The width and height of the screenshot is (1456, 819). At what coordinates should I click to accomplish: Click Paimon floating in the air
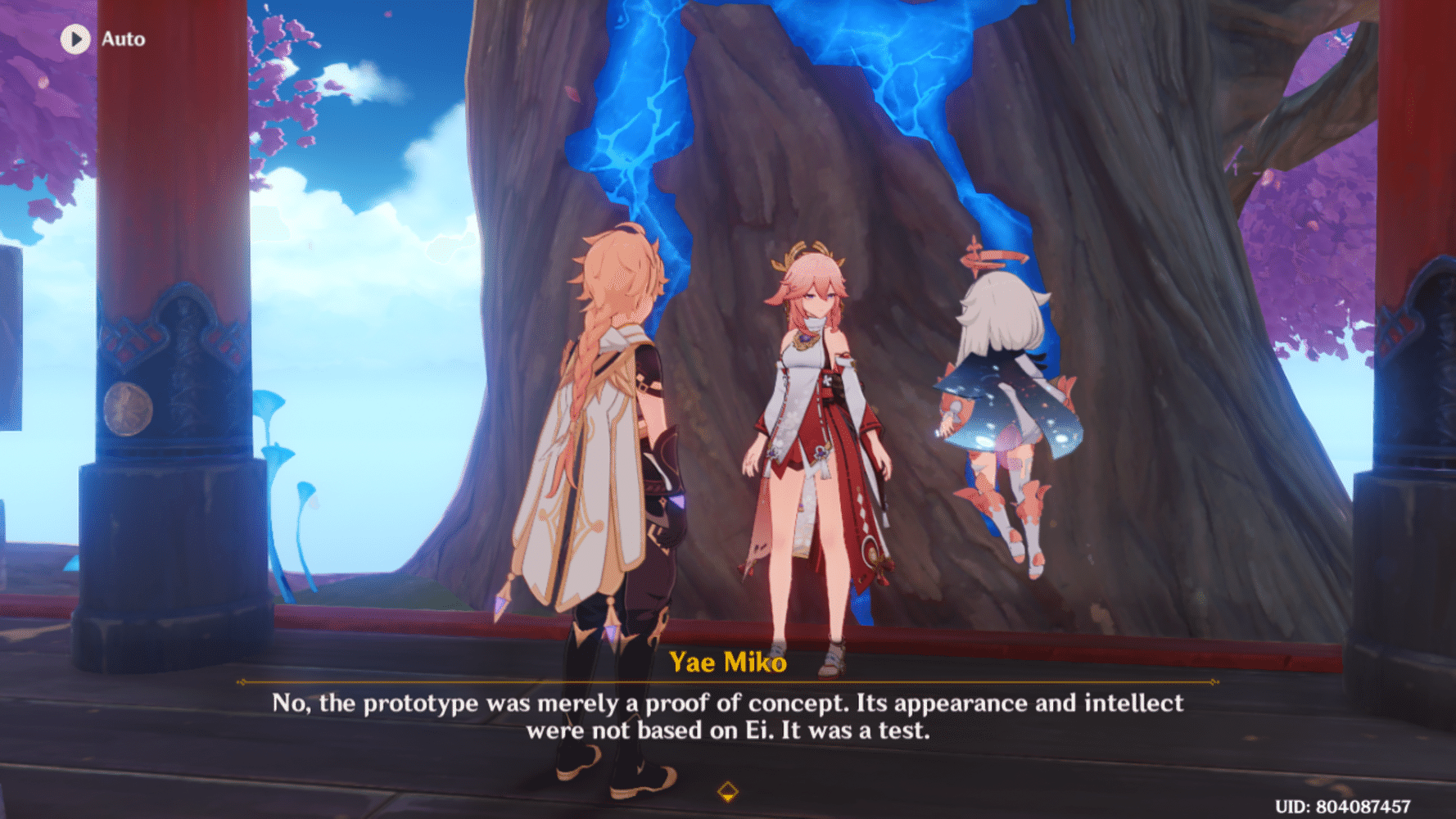point(1003,393)
